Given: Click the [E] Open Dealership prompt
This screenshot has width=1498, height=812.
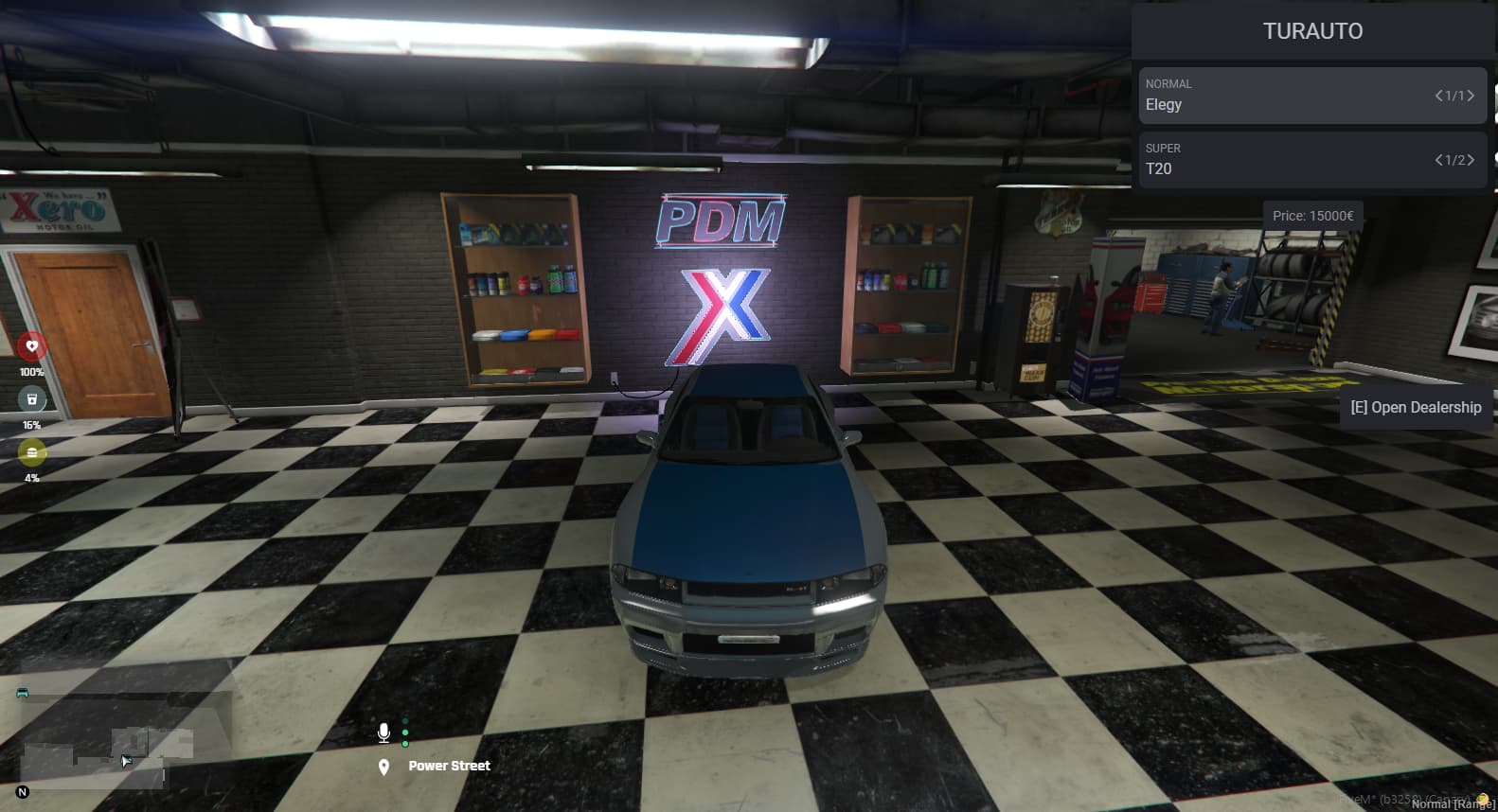Looking at the screenshot, I should pyautogui.click(x=1415, y=407).
